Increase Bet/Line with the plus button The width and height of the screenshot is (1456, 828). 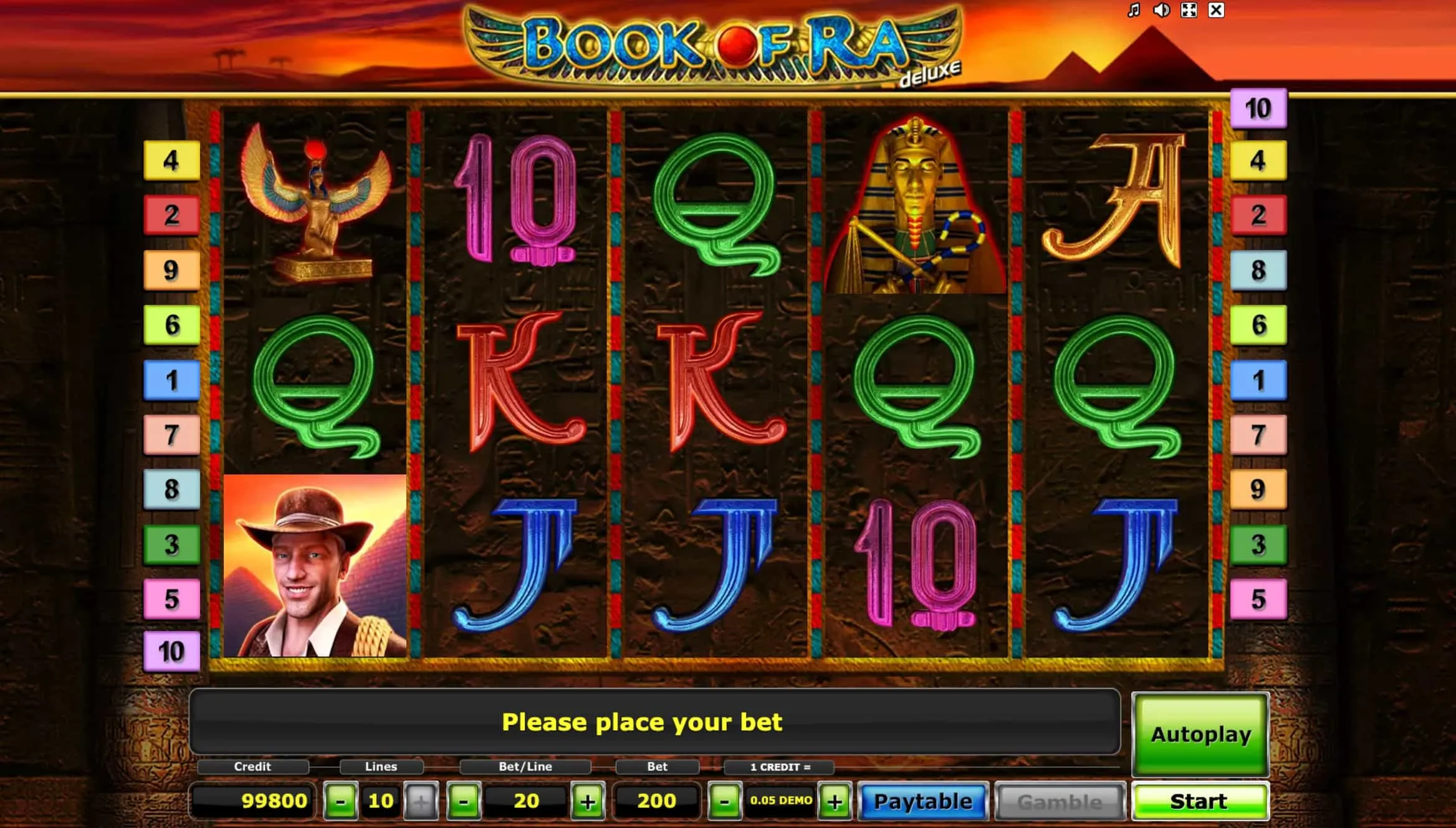pos(587,801)
